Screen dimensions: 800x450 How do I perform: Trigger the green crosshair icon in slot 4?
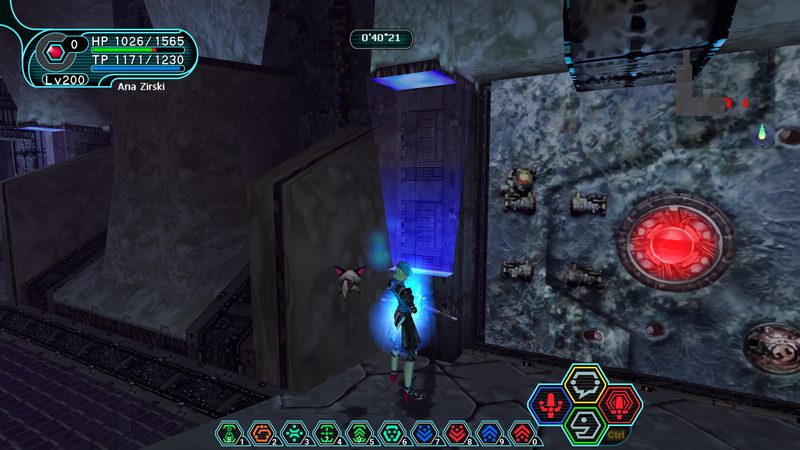[326, 433]
